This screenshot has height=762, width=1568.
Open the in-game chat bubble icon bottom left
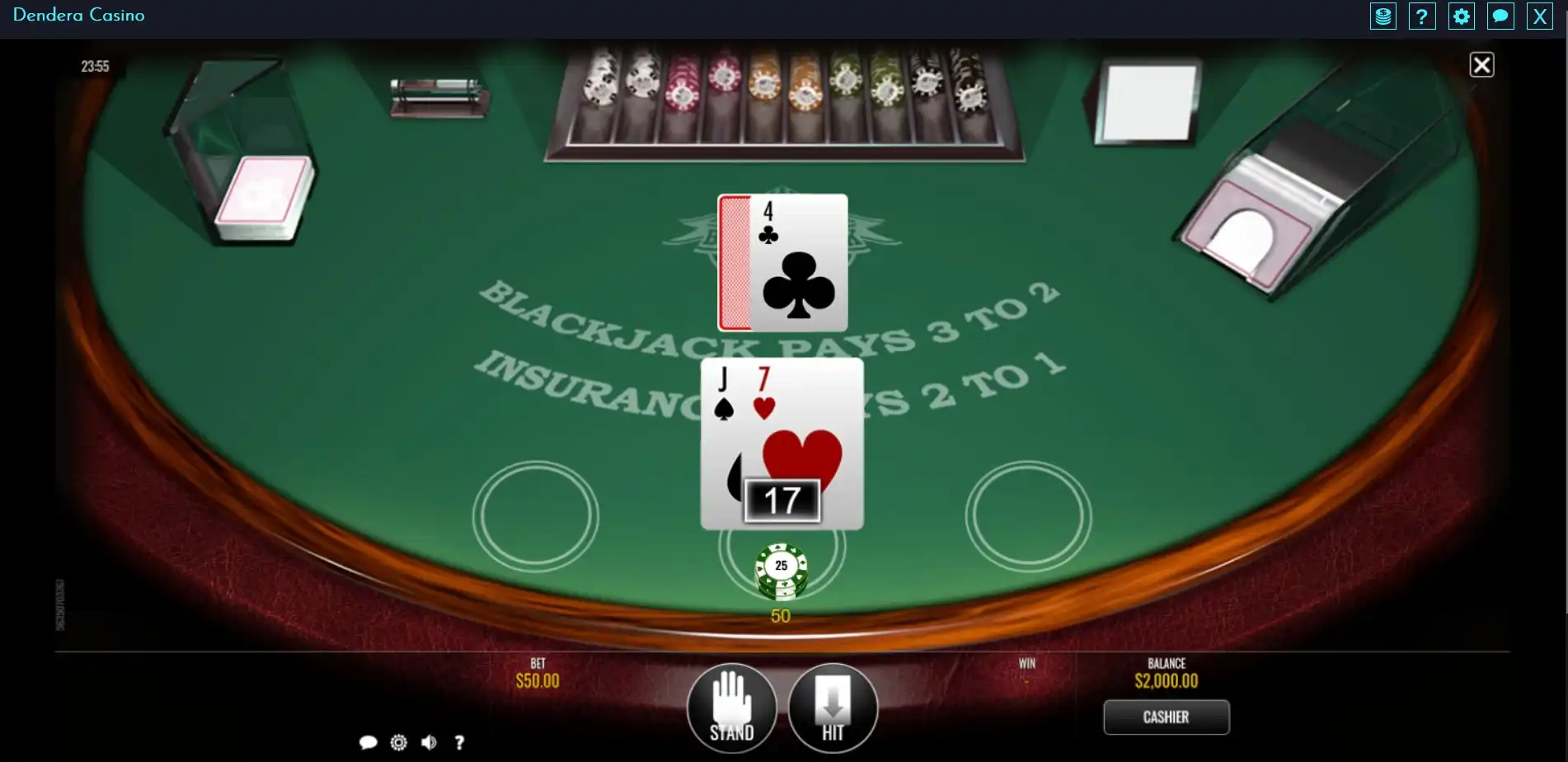tap(369, 742)
